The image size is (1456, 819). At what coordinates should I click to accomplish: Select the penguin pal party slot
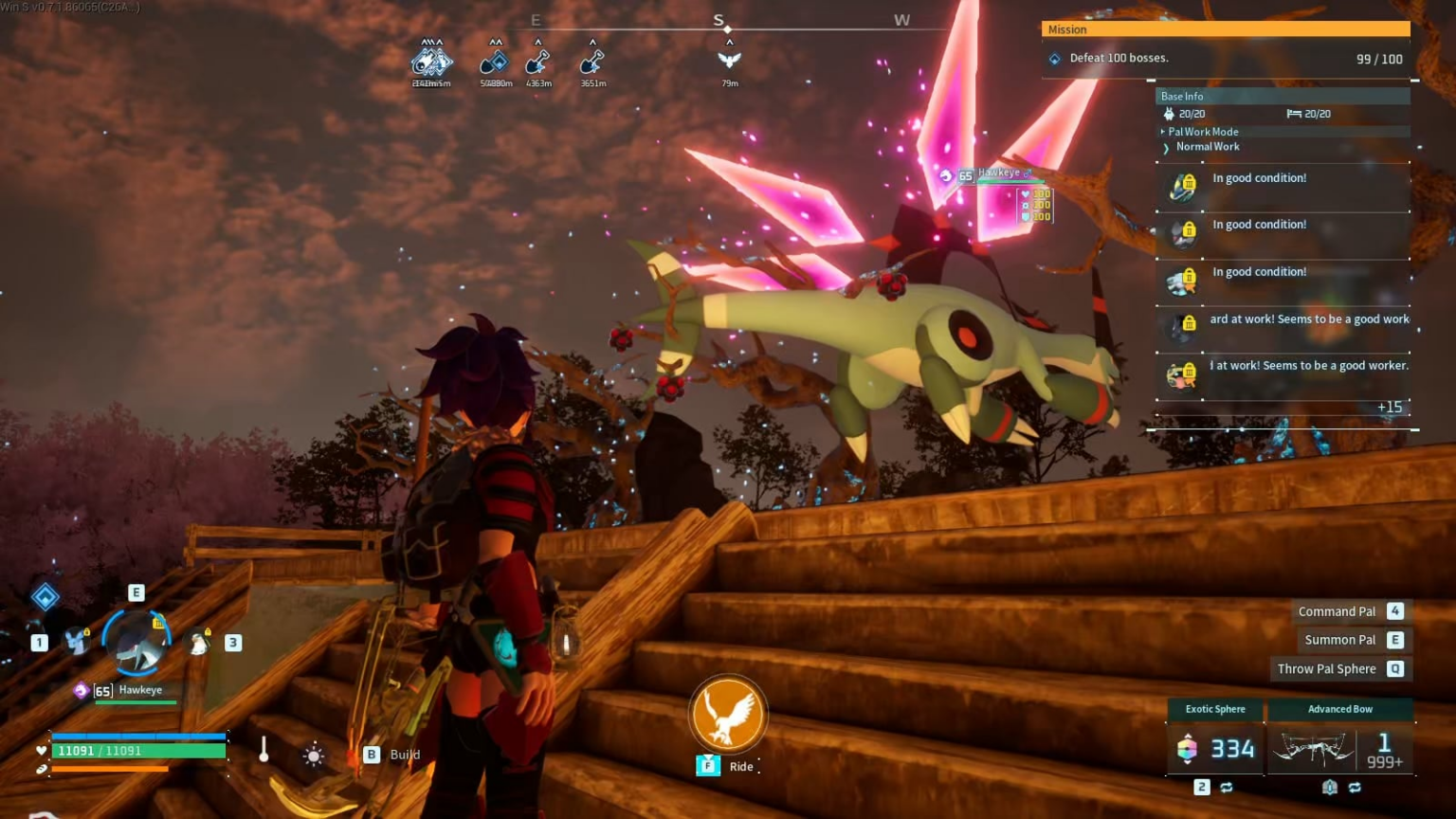point(199,644)
